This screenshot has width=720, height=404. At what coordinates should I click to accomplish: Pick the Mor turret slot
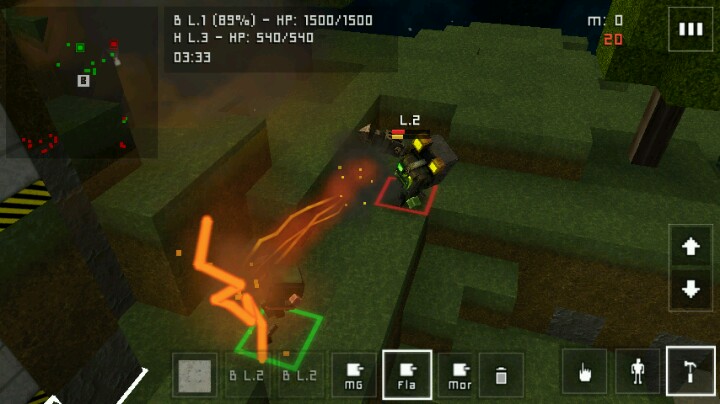[459, 375]
